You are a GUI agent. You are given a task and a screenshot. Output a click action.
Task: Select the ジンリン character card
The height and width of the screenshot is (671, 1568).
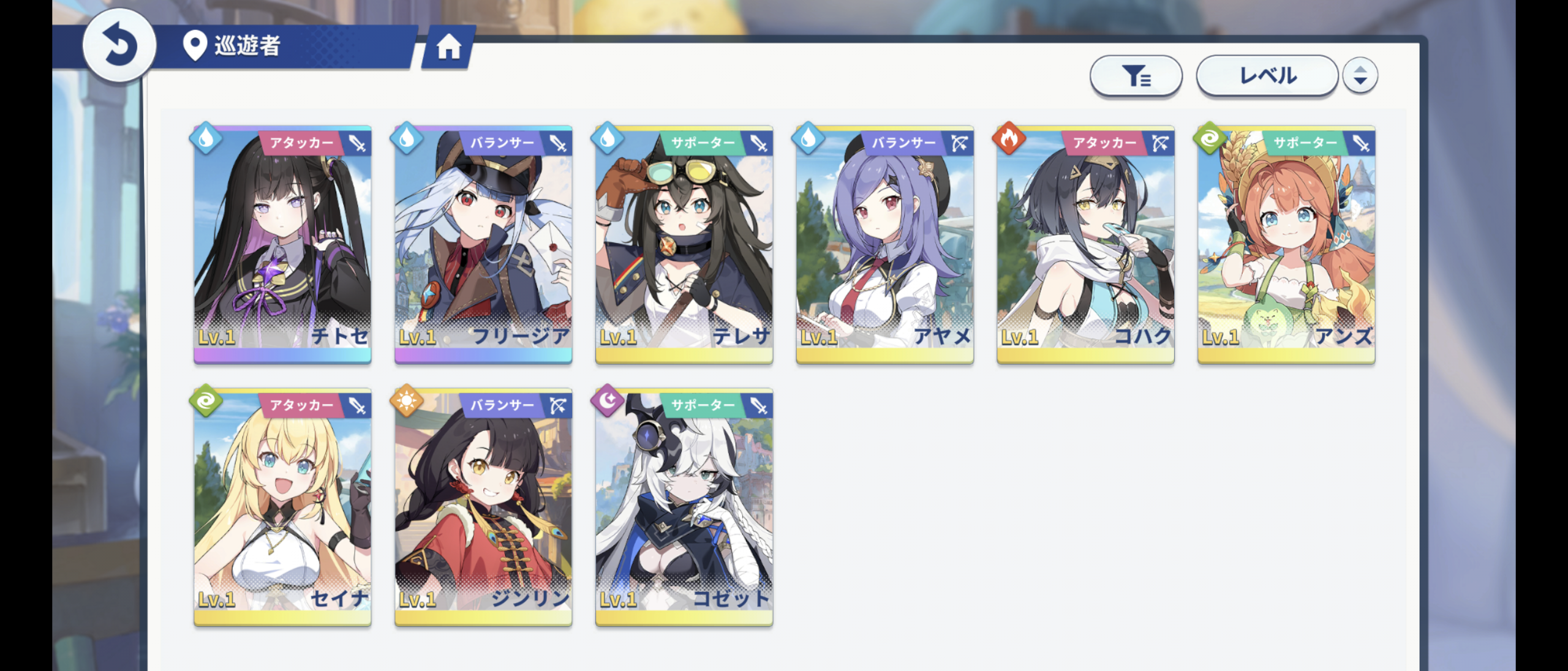(483, 507)
